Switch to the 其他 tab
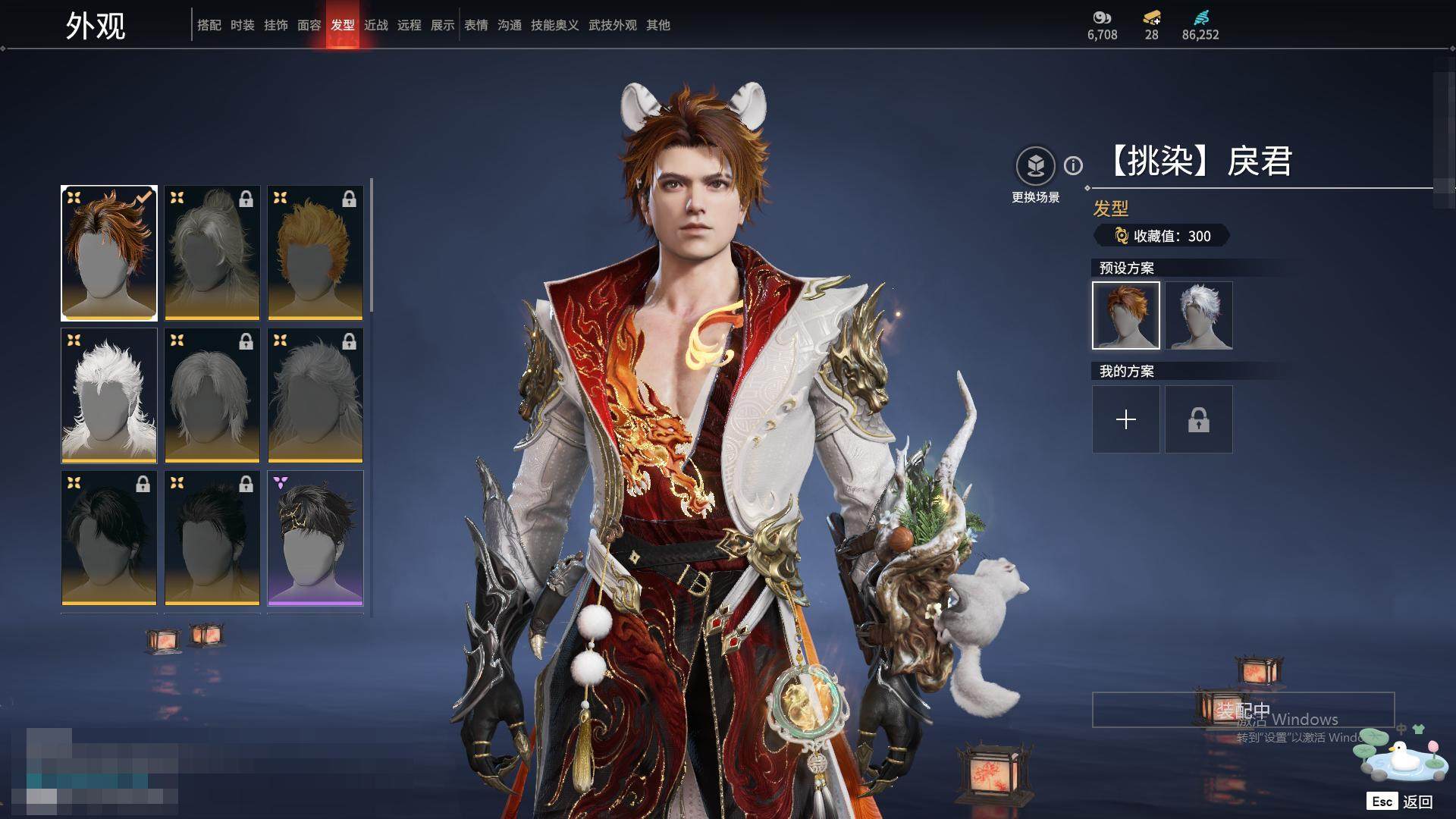 click(x=657, y=25)
